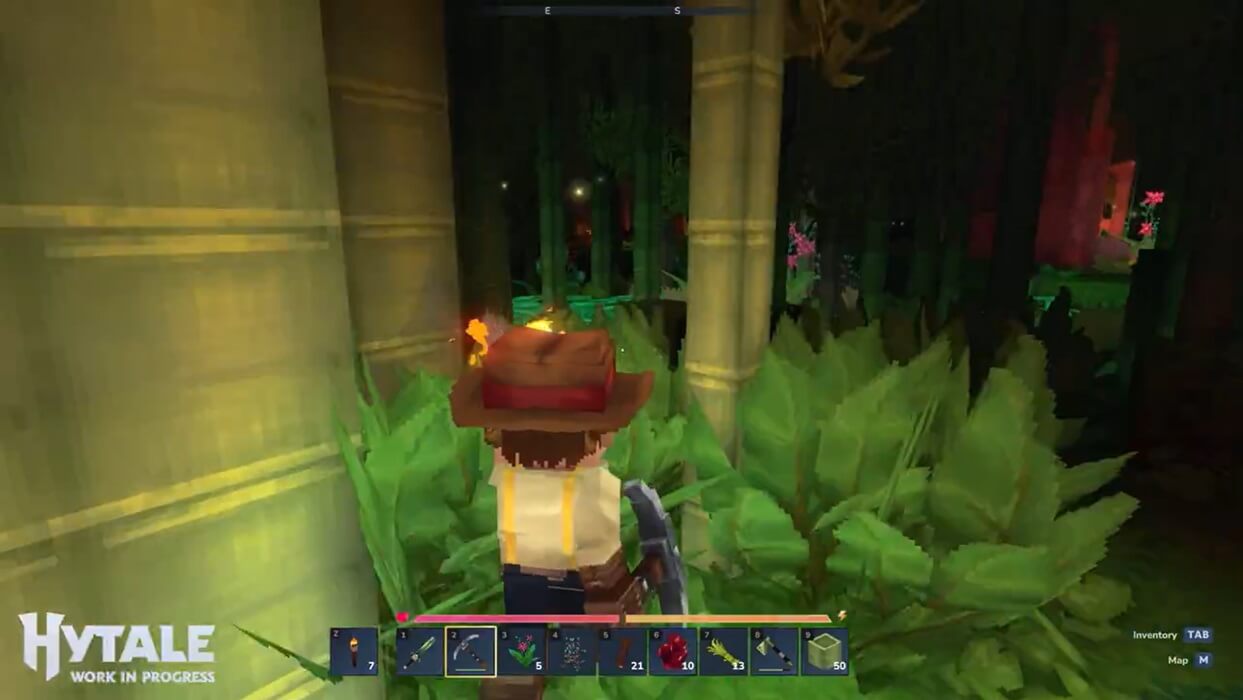This screenshot has width=1243, height=700.
Task: Equip the green sword in slot 1
Action: coord(420,651)
